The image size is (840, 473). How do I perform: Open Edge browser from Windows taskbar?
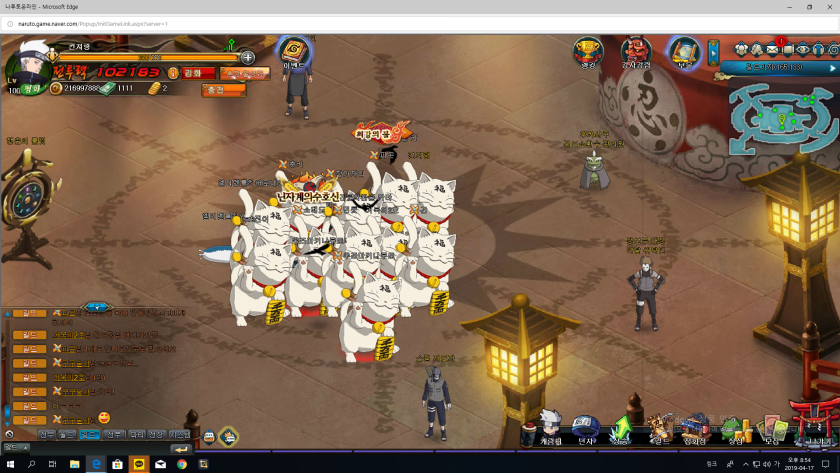96,464
